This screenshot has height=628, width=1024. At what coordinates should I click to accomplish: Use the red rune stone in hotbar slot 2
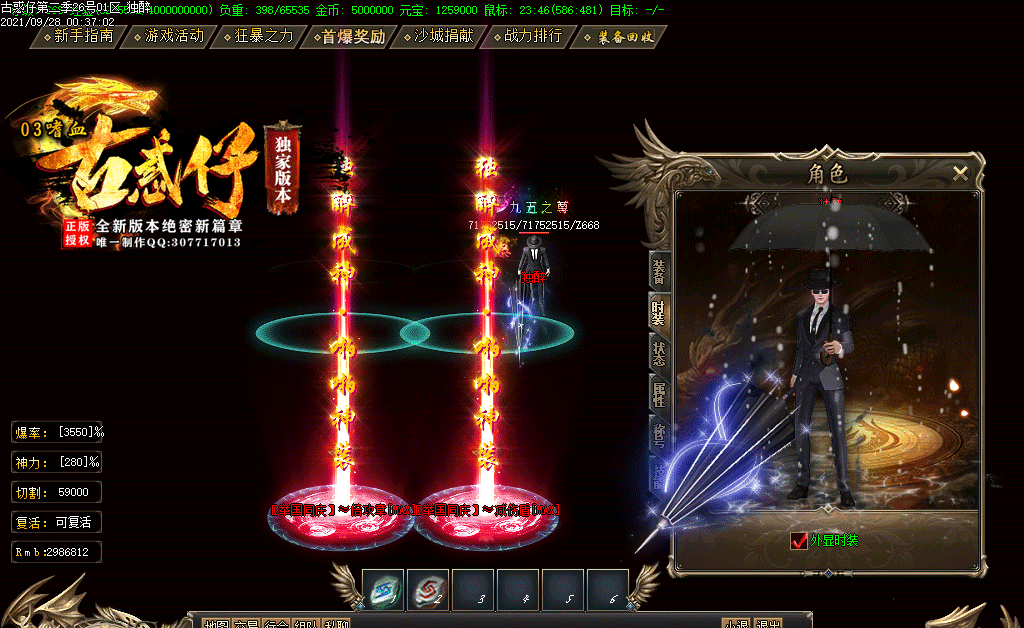pyautogui.click(x=428, y=590)
